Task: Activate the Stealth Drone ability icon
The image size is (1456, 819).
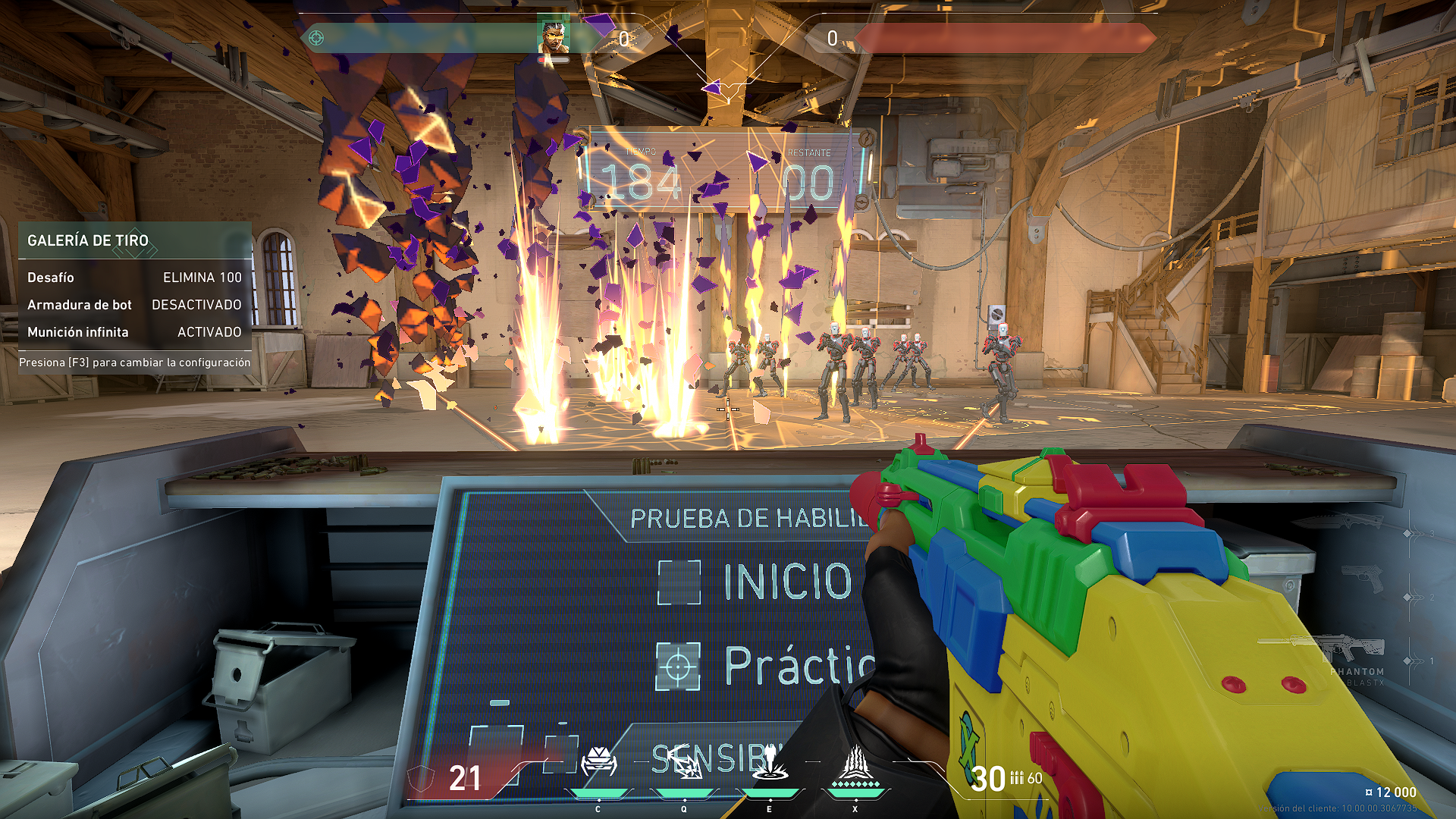Action: coord(598,763)
